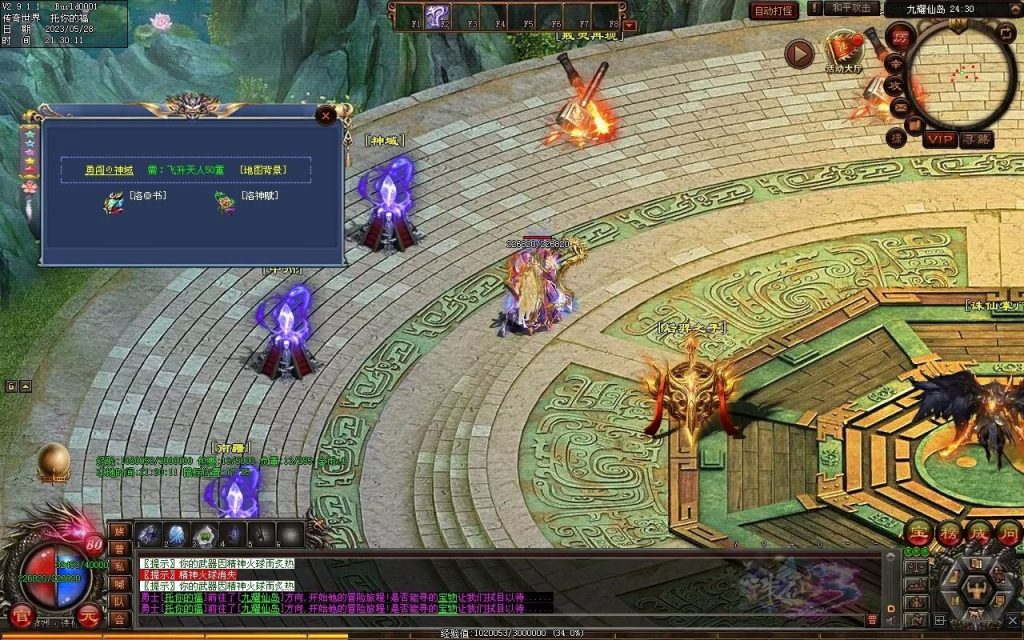The image size is (1024, 640).
Task: Open the mail envelope icon by the minimap
Action: click(898, 106)
